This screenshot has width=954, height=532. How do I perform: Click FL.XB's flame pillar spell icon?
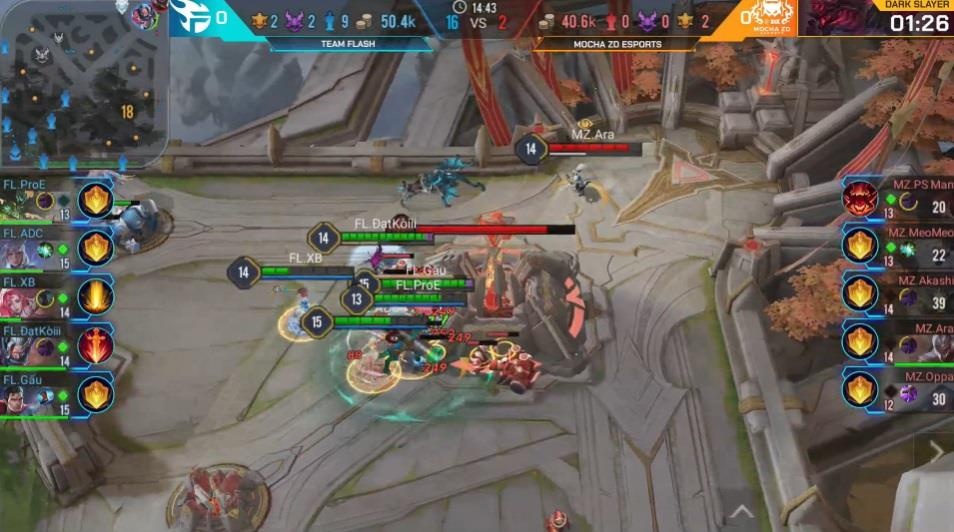96,296
